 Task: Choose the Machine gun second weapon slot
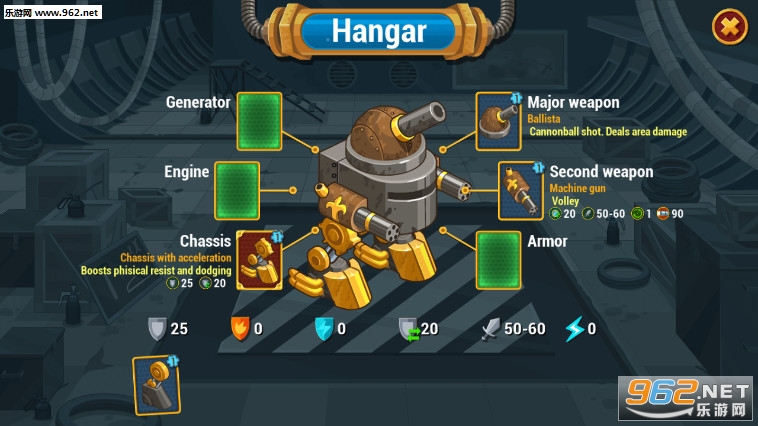(x=521, y=190)
